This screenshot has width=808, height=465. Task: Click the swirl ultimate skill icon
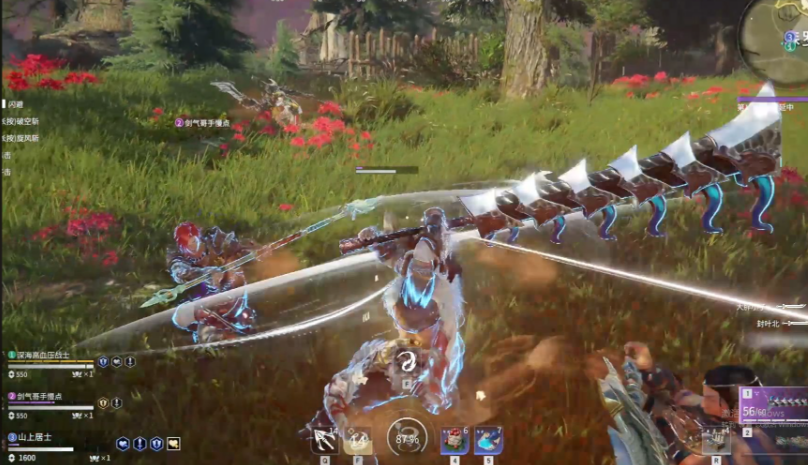(407, 362)
